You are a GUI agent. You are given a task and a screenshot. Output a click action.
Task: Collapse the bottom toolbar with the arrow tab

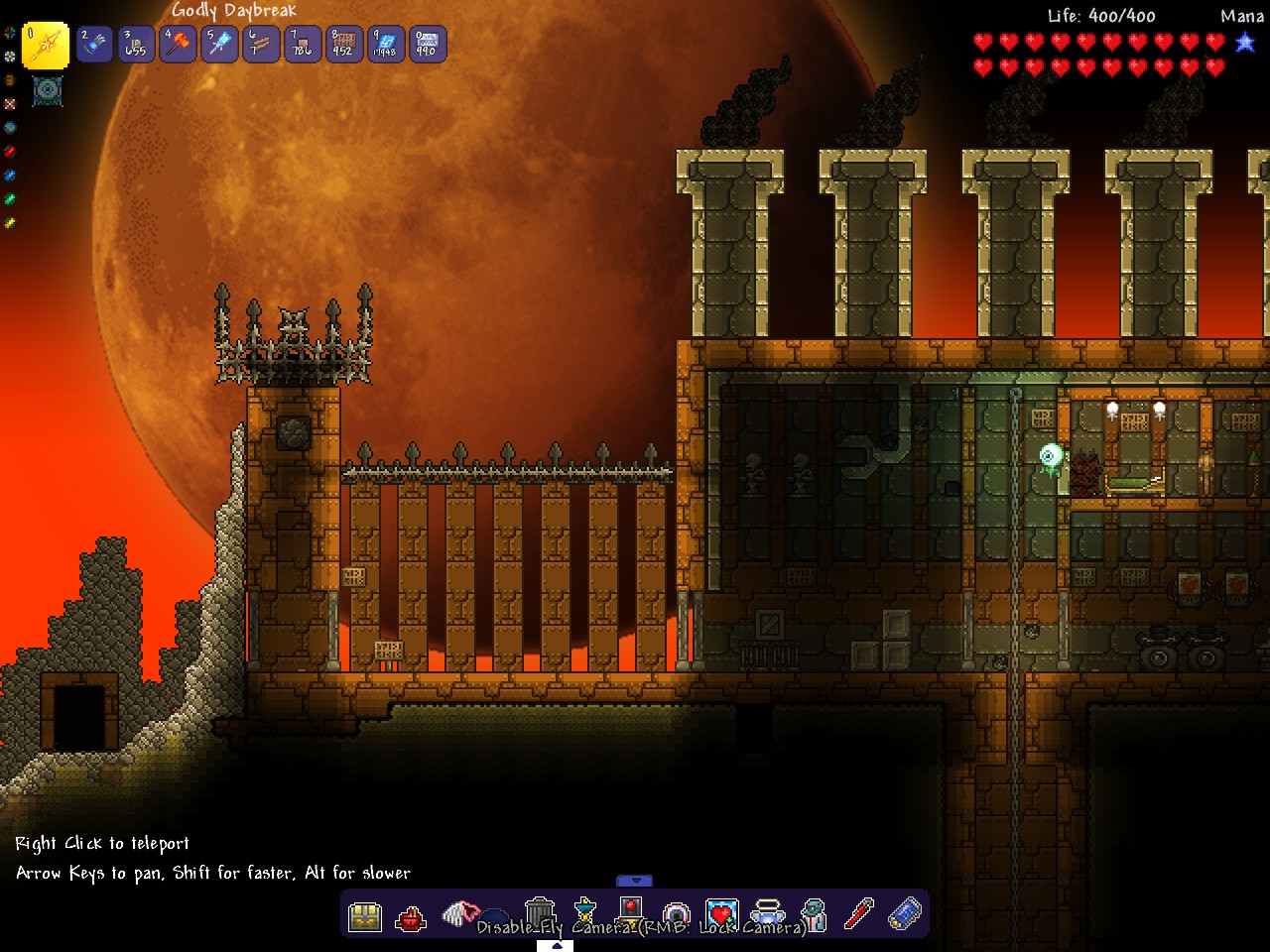tap(635, 881)
